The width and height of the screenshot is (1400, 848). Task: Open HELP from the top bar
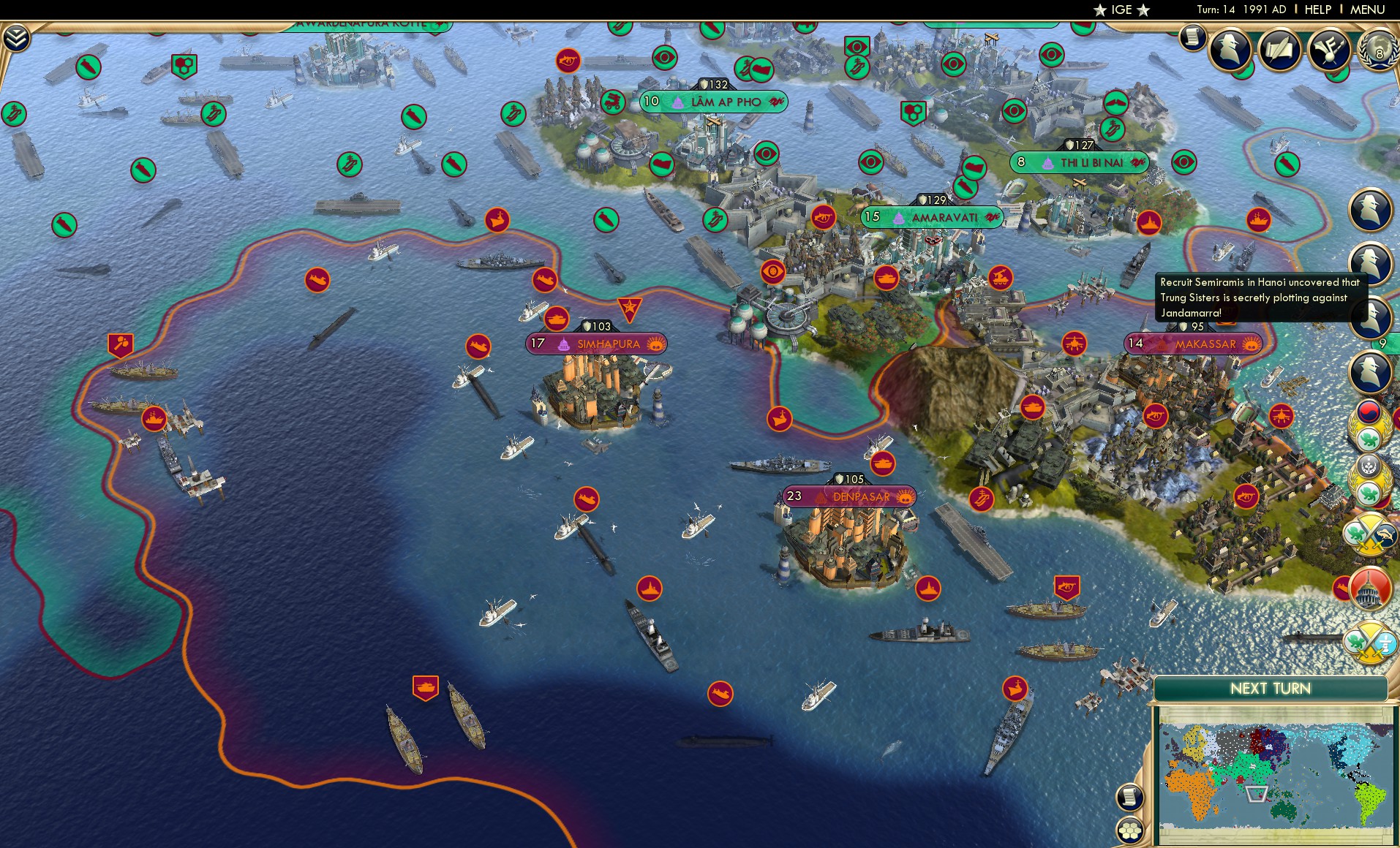coord(1316,10)
